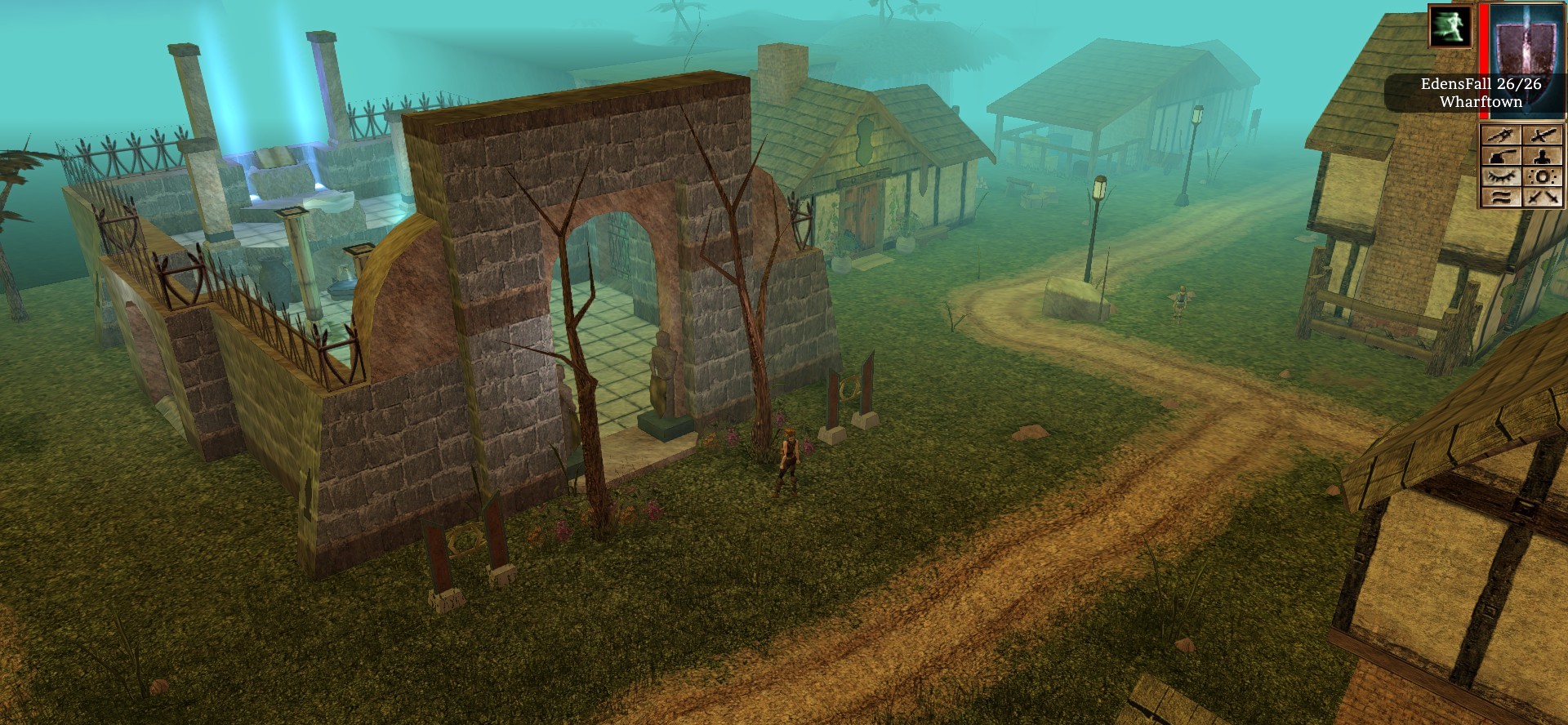Open the character sheet silhouette button
The height and width of the screenshot is (725, 1568).
[1543, 157]
